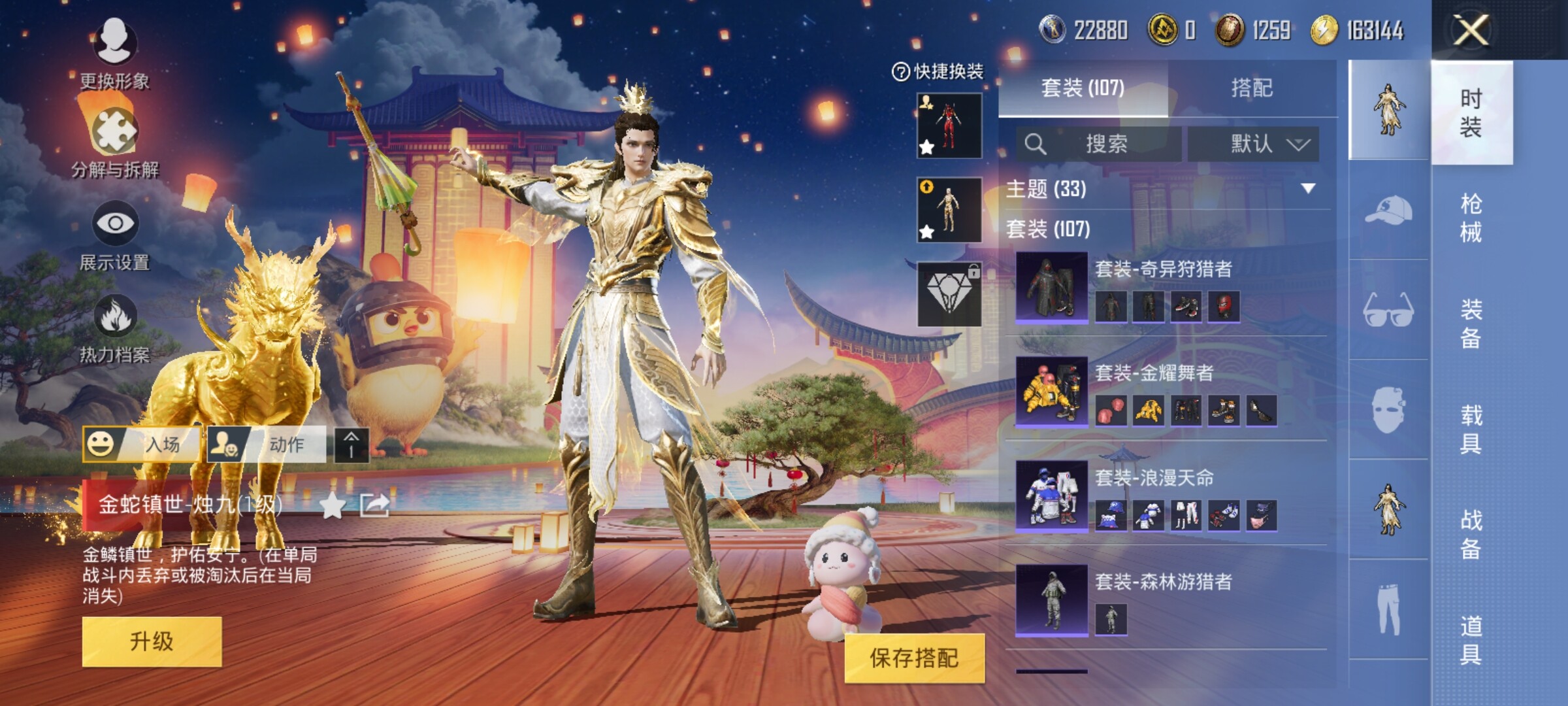Click the 升级 upgrade button
Image resolution: width=1568 pixels, height=706 pixels.
pos(152,641)
